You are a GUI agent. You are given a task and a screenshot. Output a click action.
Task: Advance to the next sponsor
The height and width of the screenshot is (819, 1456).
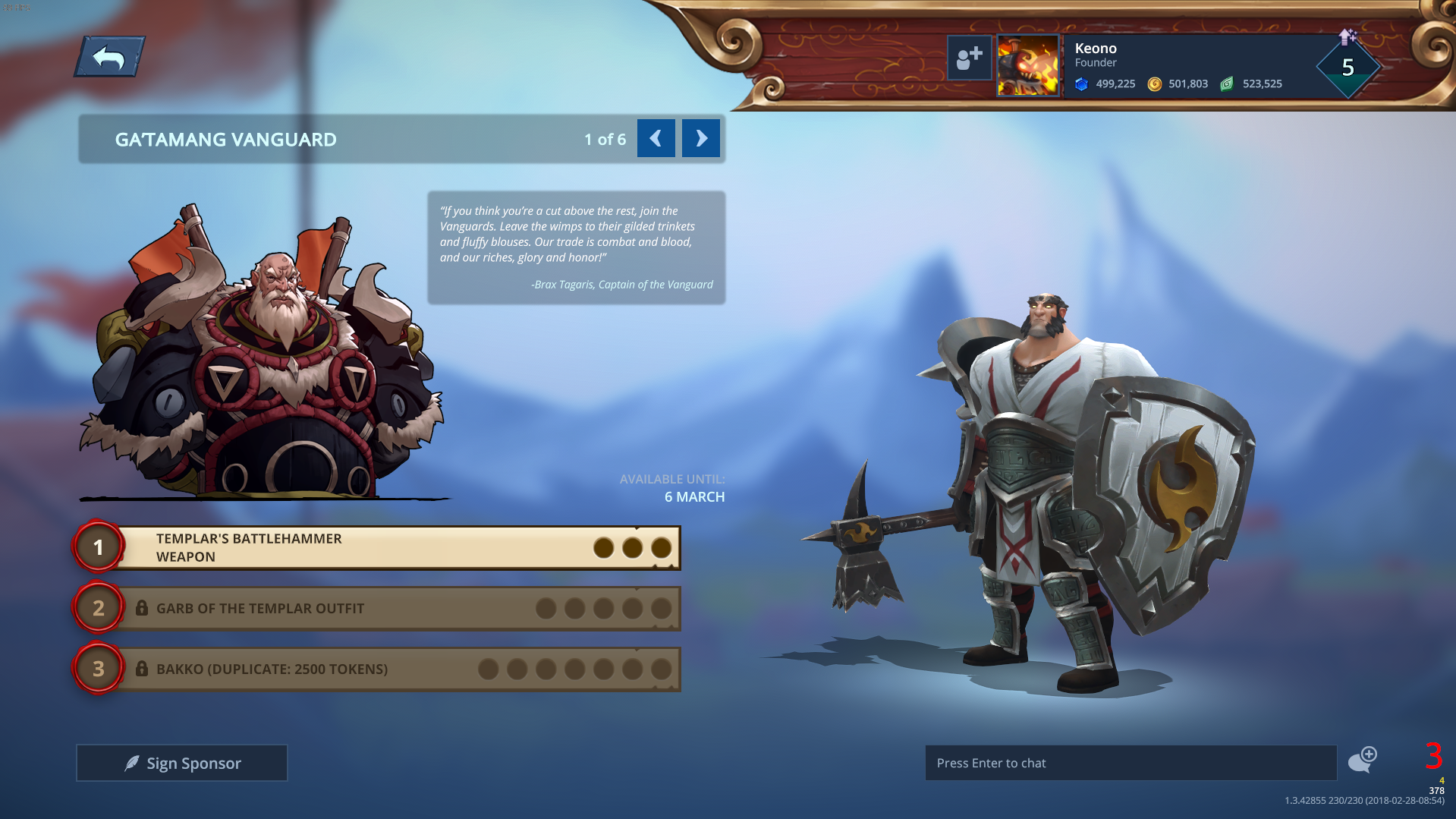click(700, 138)
